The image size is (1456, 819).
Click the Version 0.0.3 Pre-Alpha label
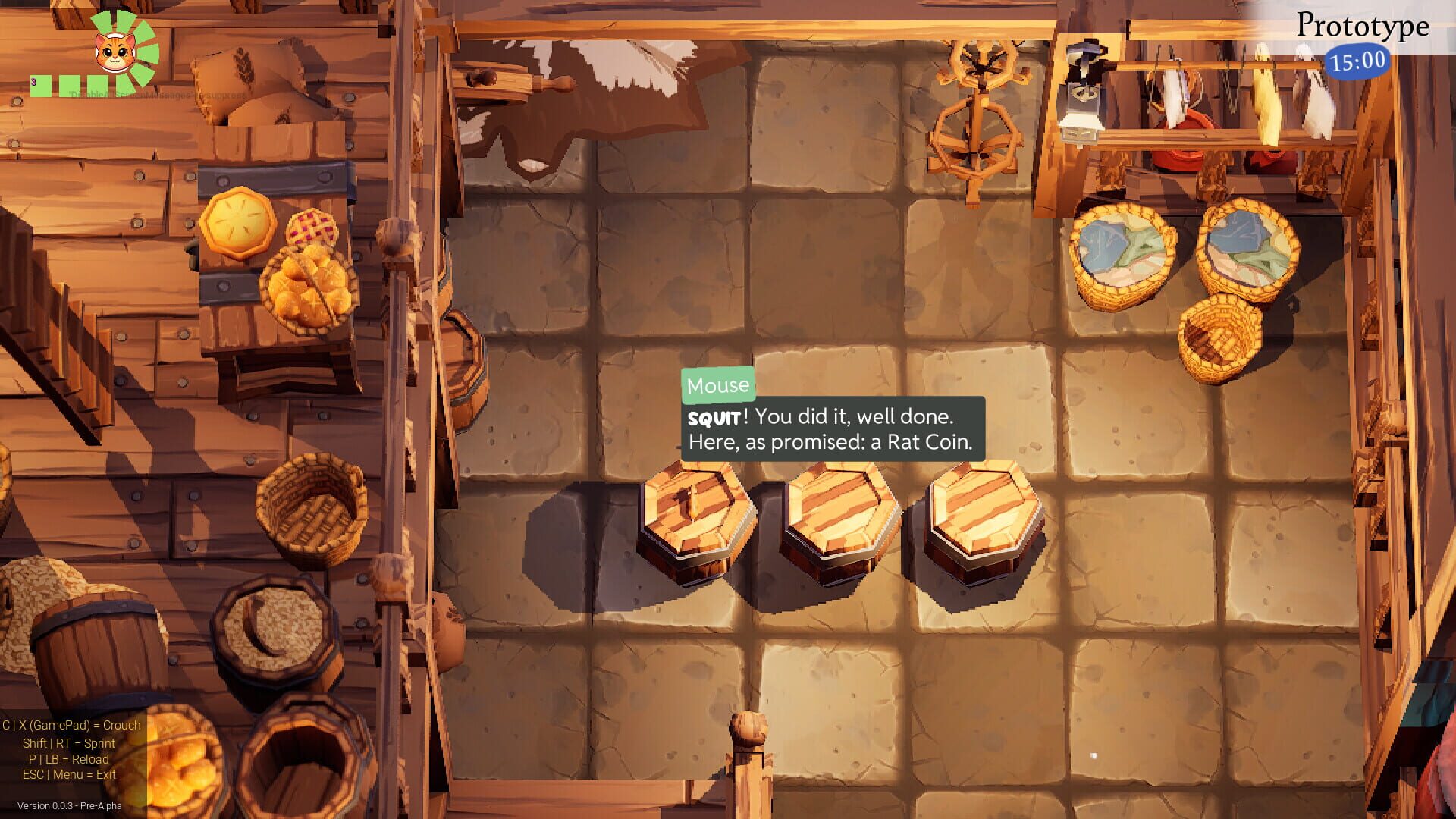coord(70,808)
